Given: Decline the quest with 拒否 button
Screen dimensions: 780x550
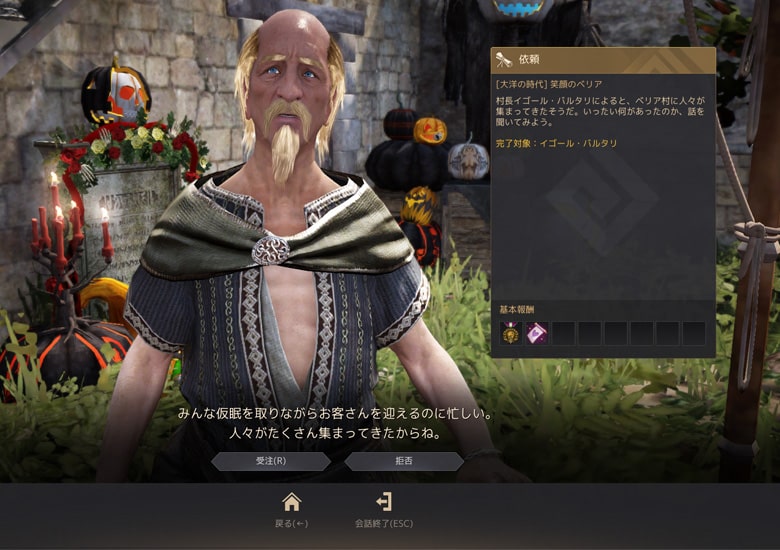Looking at the screenshot, I should pyautogui.click(x=404, y=461).
